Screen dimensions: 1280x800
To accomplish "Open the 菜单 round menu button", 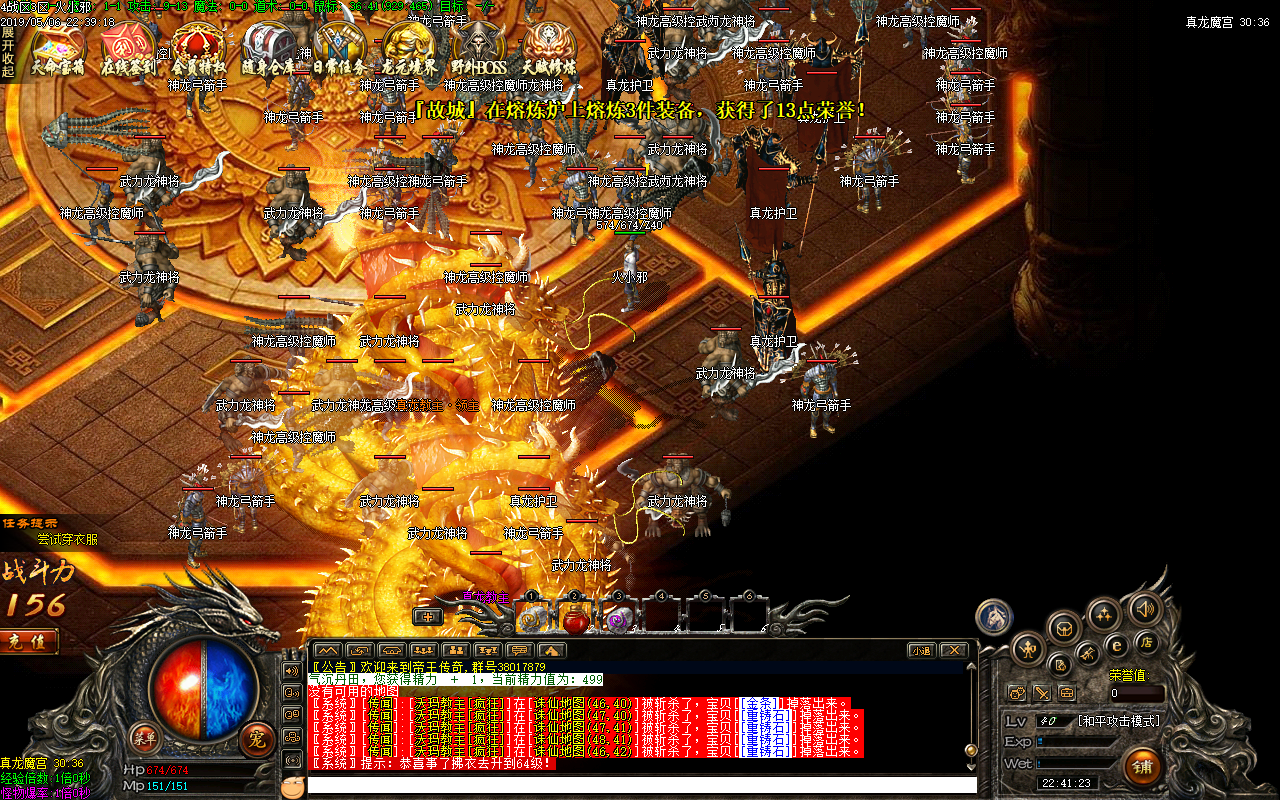I will coord(144,738).
